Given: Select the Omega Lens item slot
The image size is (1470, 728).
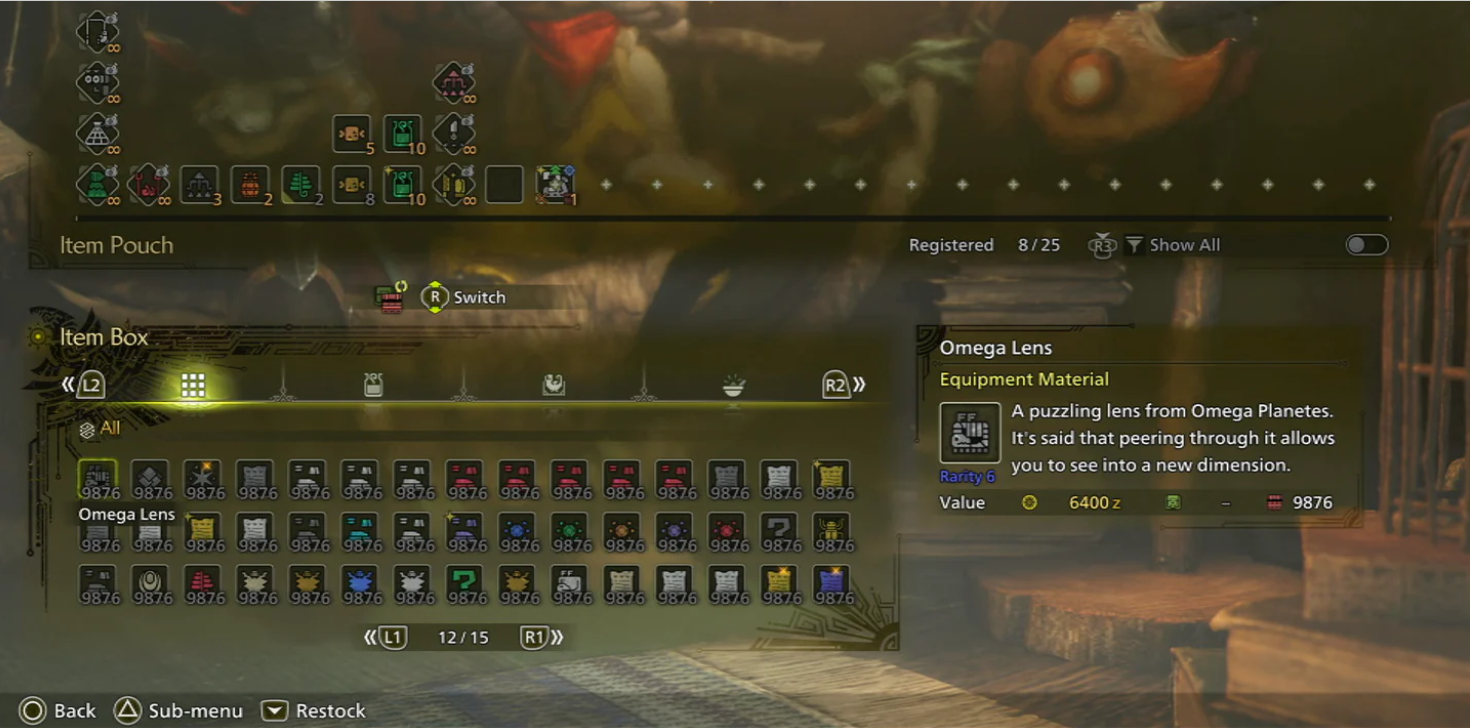Looking at the screenshot, I should click(98, 479).
